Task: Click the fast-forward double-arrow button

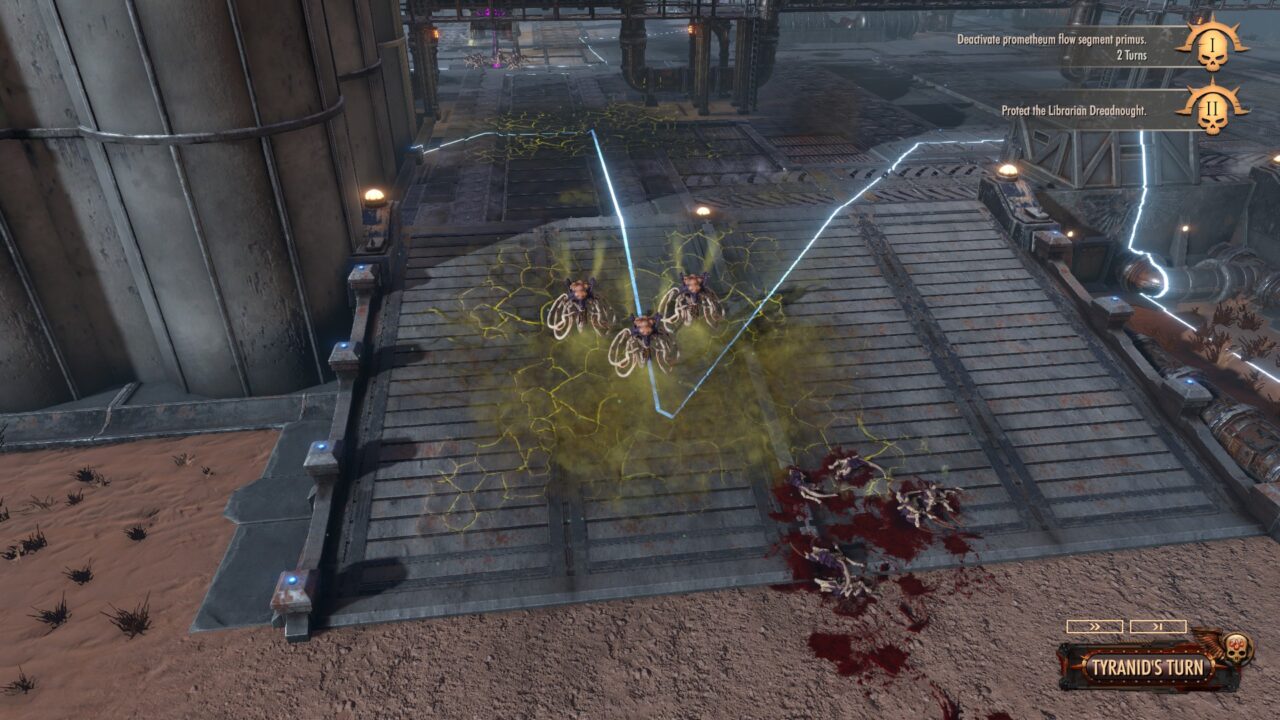Action: point(1094,627)
